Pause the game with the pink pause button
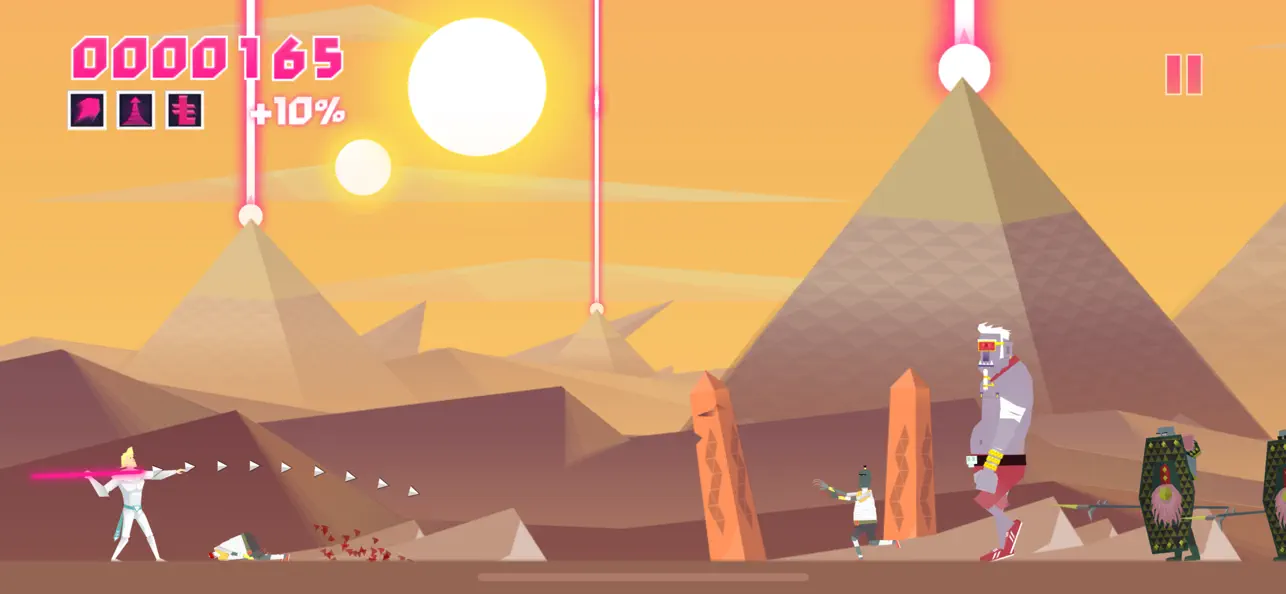 tap(1183, 75)
